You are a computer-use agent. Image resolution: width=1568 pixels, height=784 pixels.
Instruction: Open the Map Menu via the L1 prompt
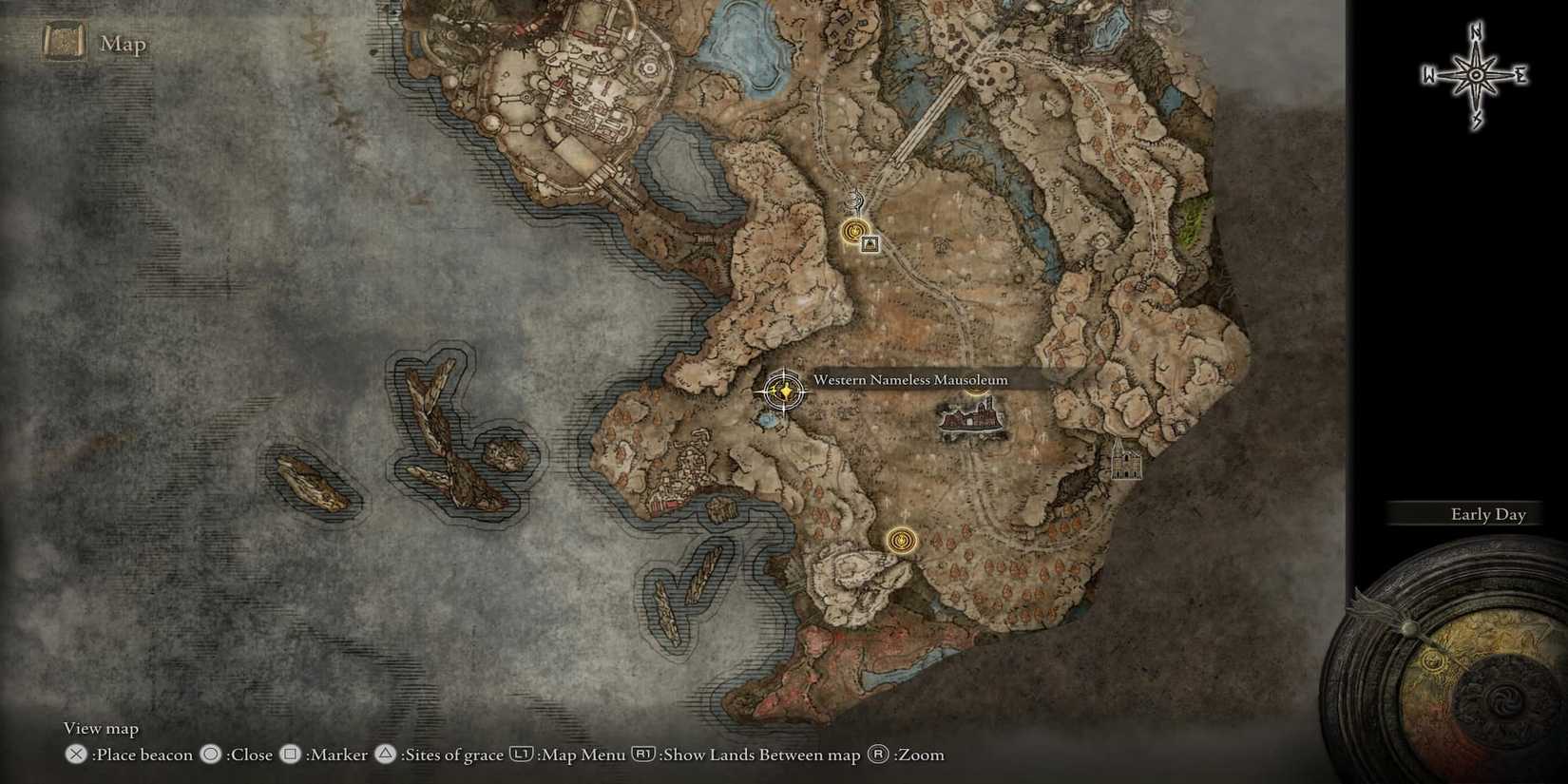tap(521, 754)
